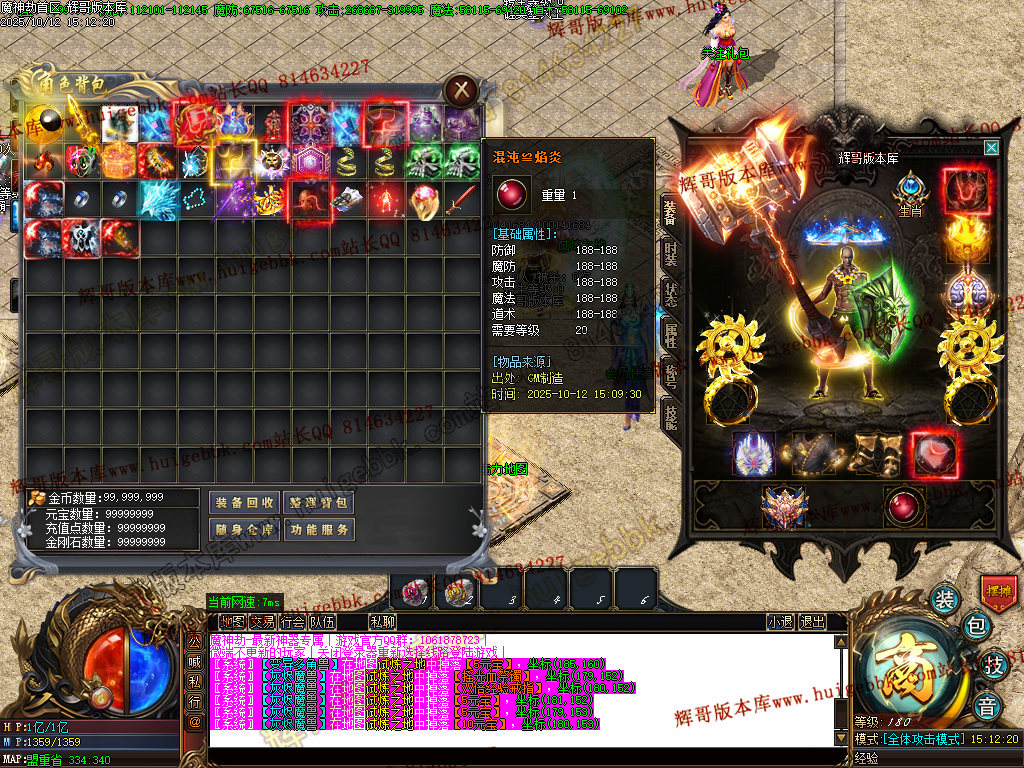Close the character backpack window
This screenshot has width=1024, height=768.
pyautogui.click(x=460, y=90)
